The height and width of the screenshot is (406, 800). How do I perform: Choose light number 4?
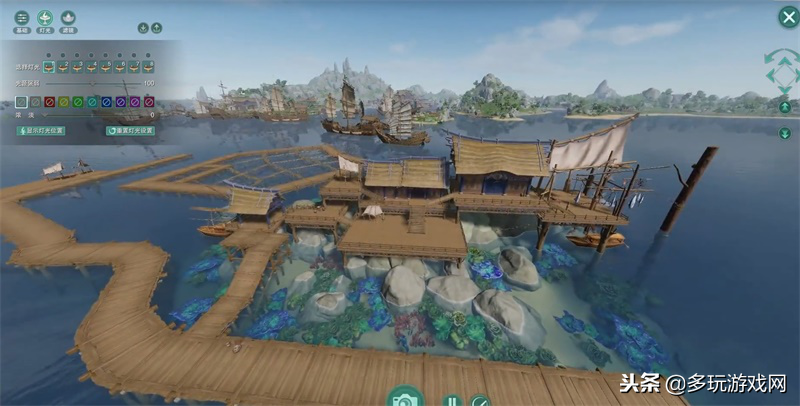(89, 66)
